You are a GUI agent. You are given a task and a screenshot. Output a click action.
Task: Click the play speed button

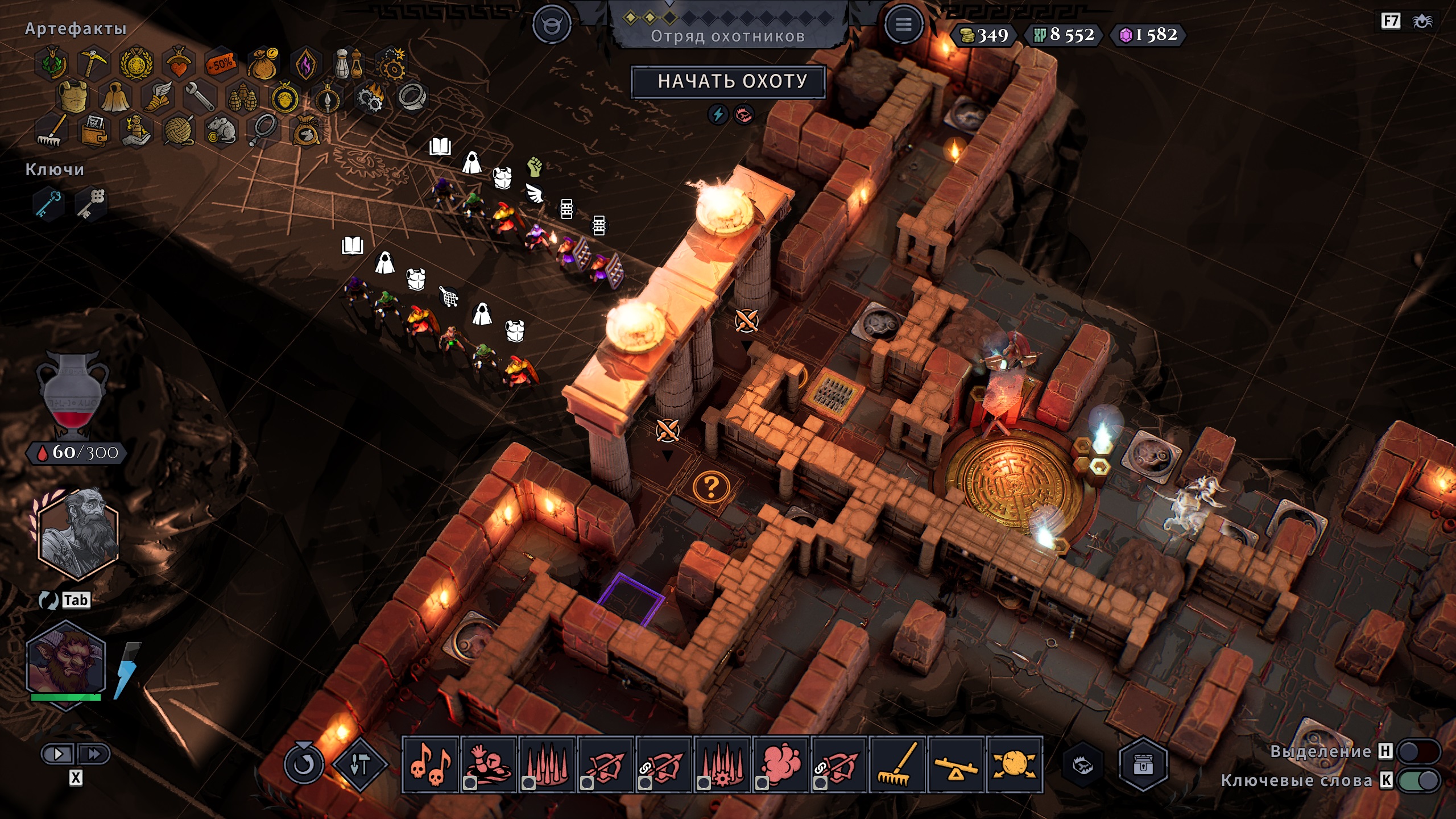58,754
